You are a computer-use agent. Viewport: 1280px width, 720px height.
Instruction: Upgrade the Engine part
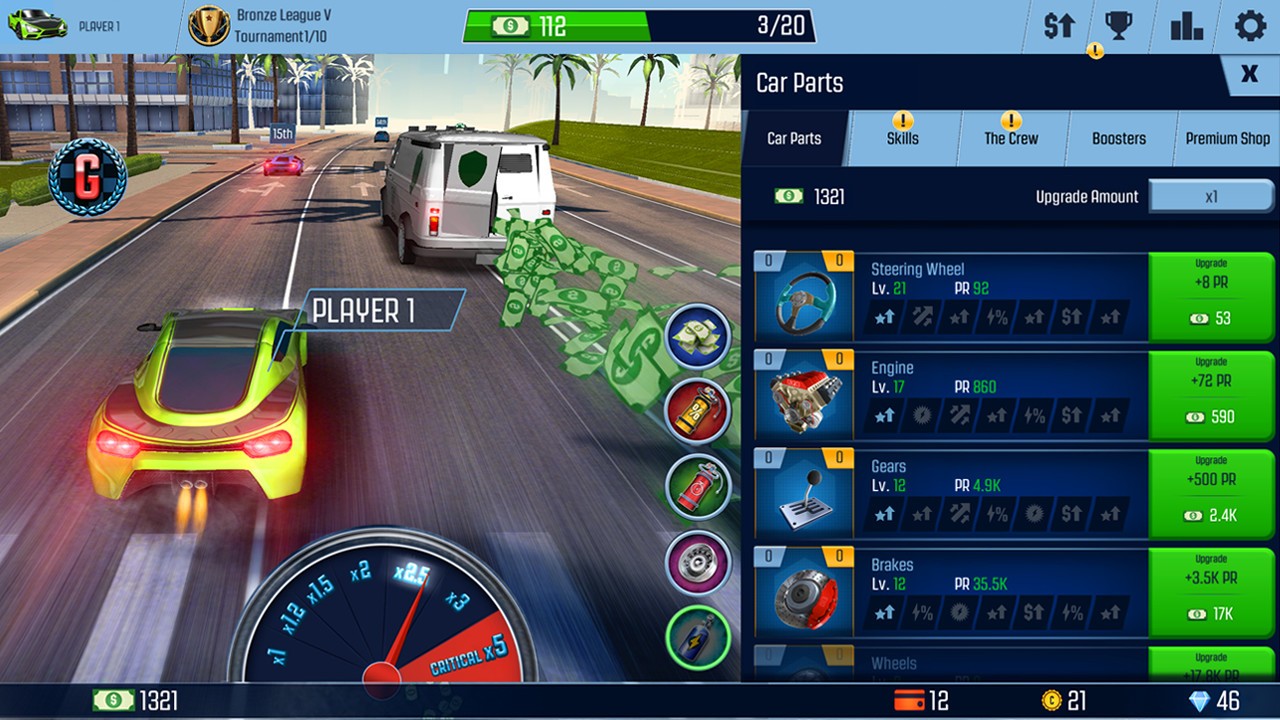click(1212, 395)
